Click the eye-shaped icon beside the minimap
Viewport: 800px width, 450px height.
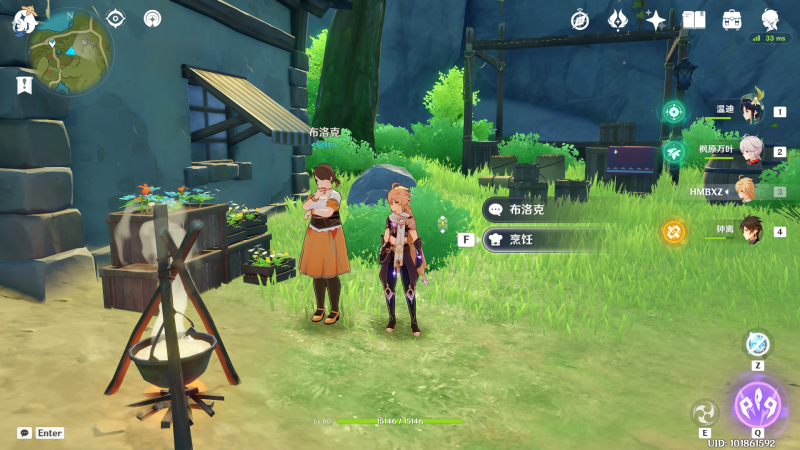[116, 18]
